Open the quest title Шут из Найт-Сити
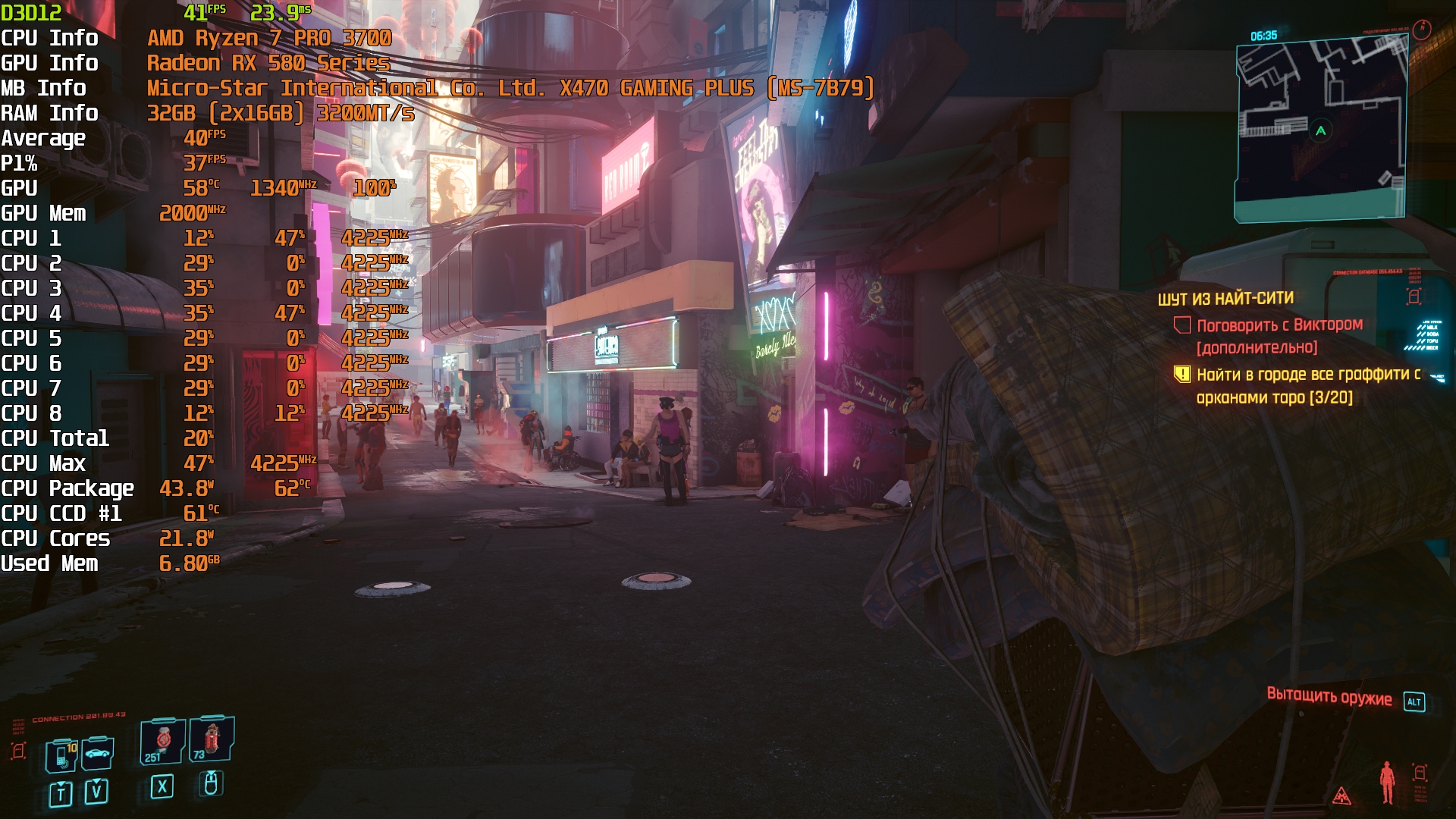 tap(1225, 299)
